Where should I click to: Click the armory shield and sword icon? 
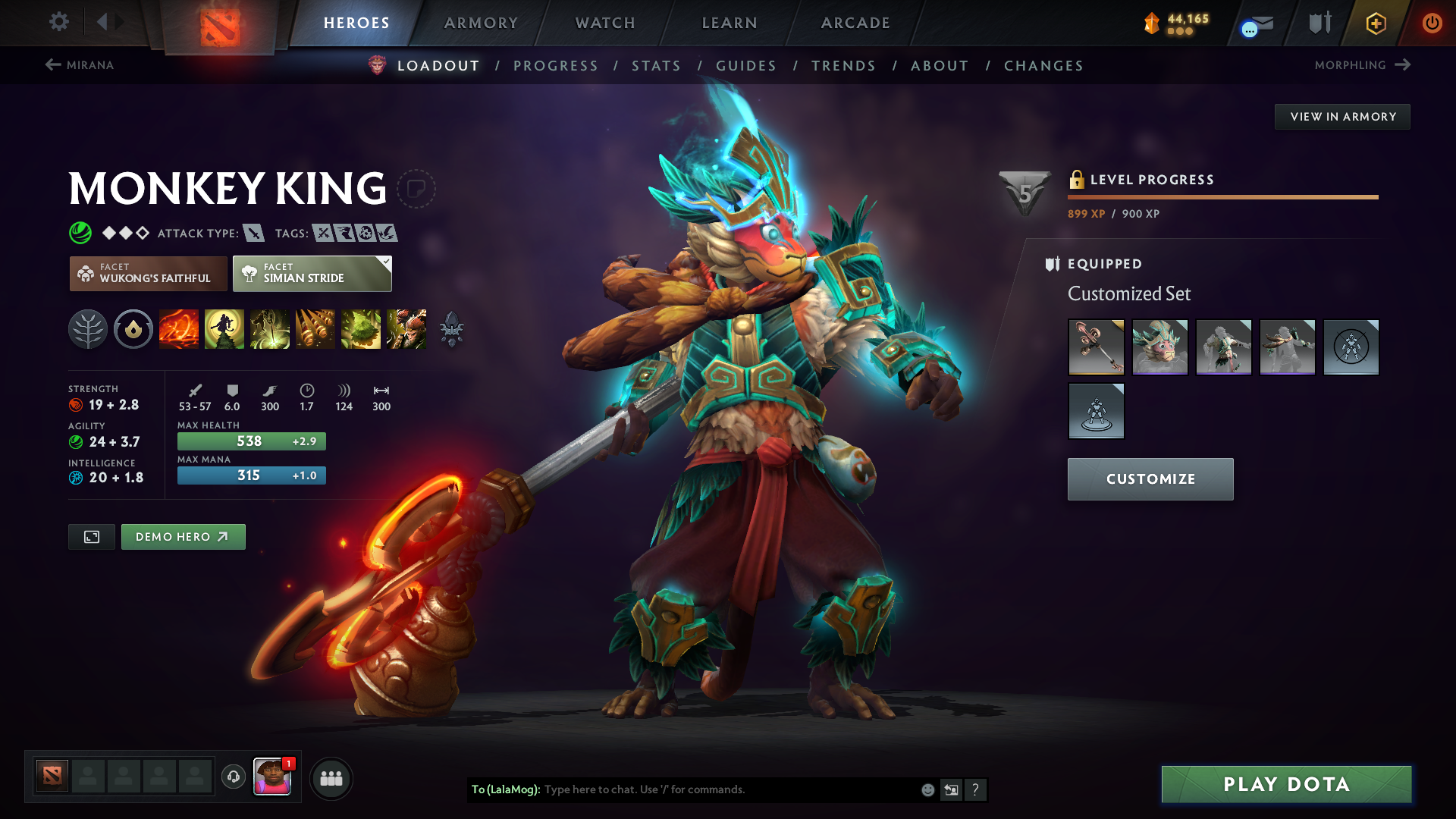click(x=1319, y=23)
